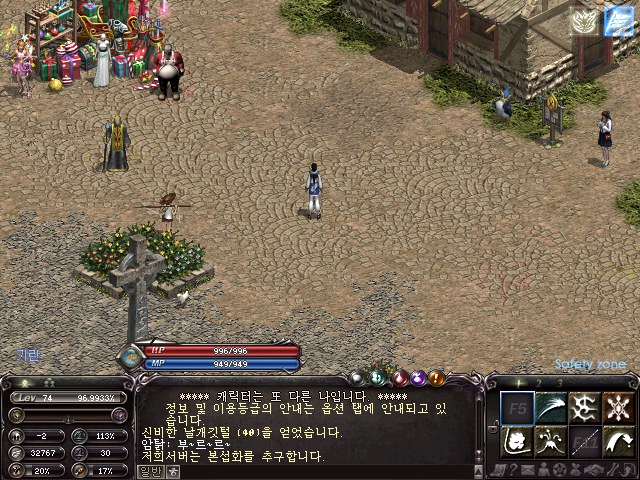Image resolution: width=640 pixels, height=480 pixels.
Task: Switch to hotbar page 2
Action: [x=540, y=383]
